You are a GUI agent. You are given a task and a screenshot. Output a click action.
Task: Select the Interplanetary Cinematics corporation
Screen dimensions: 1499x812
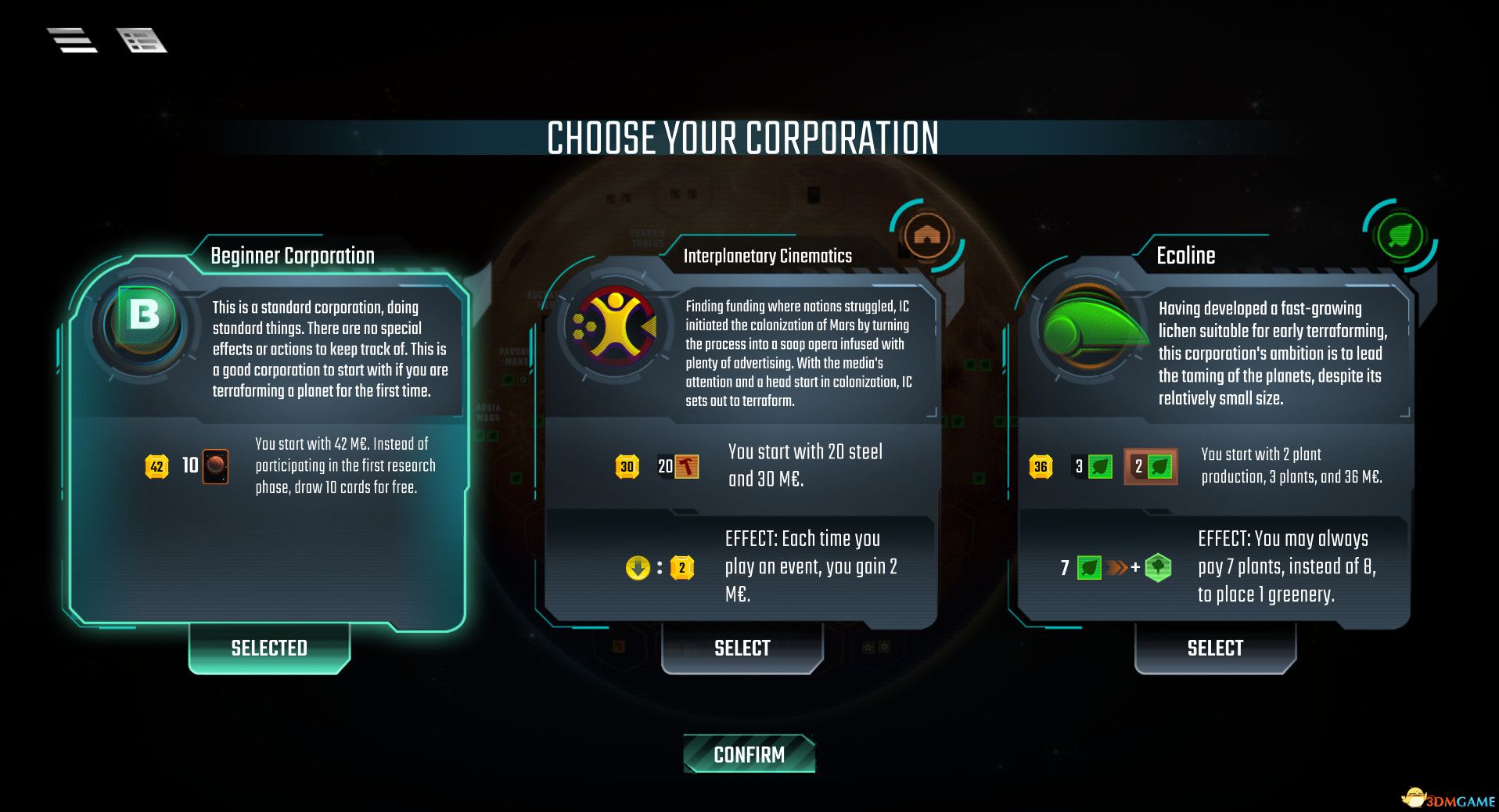click(x=742, y=648)
